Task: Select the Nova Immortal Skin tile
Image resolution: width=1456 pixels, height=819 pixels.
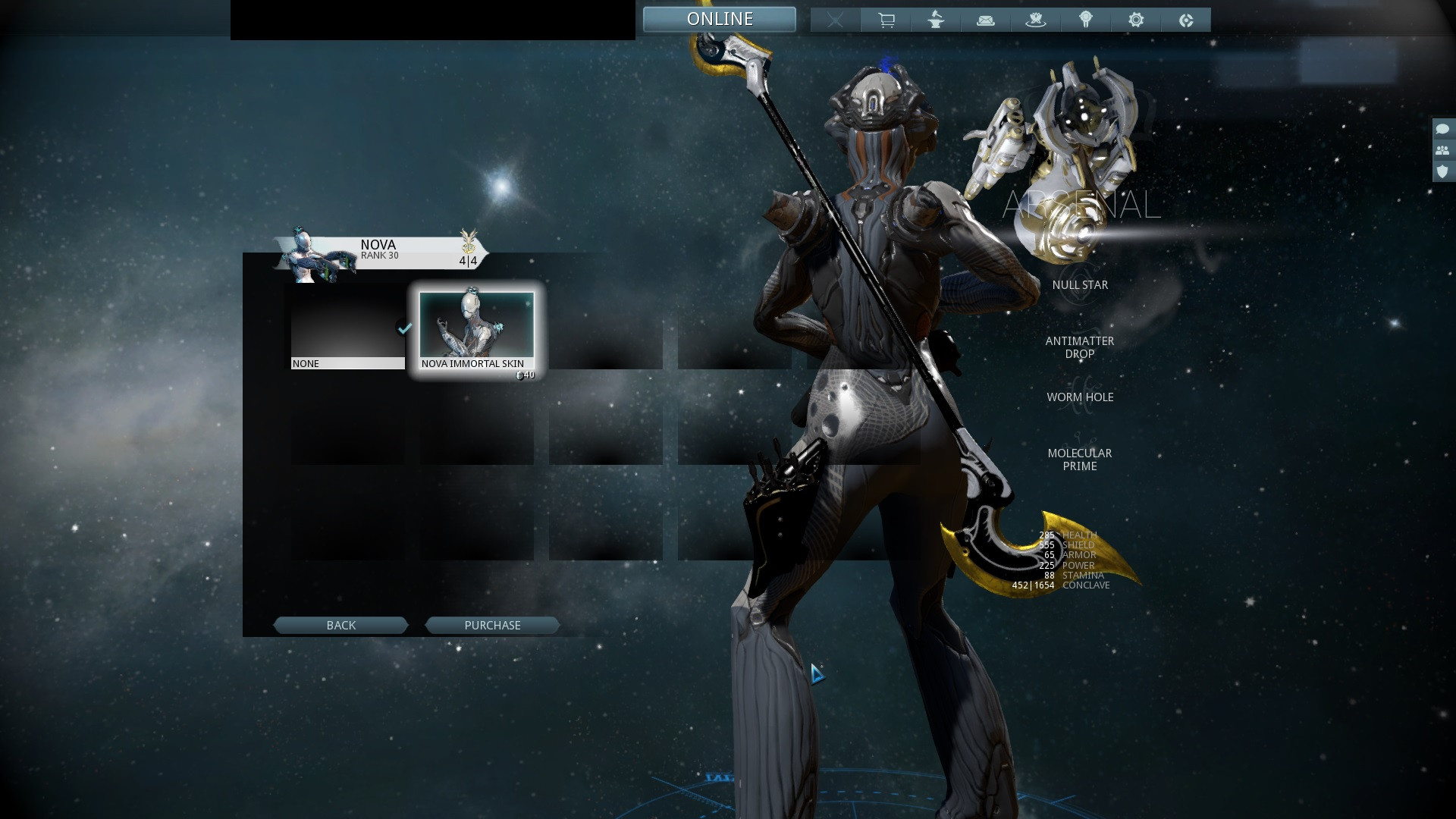Action: click(477, 331)
